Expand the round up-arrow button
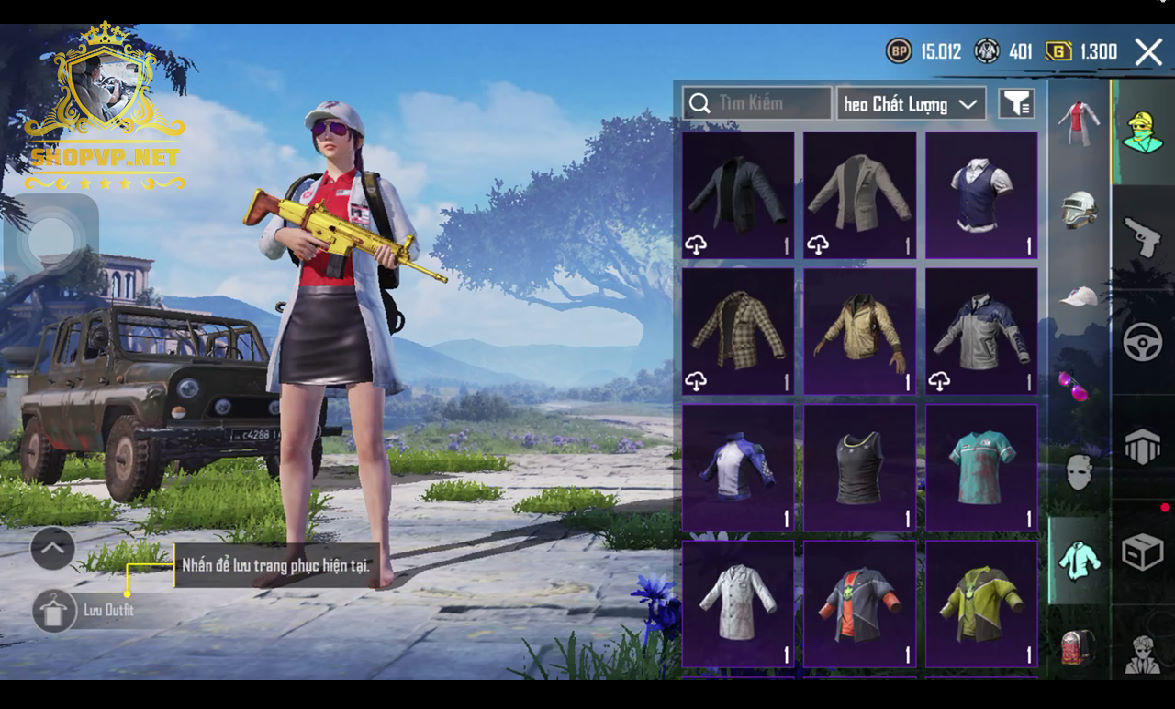The height and width of the screenshot is (709, 1175). point(52,548)
